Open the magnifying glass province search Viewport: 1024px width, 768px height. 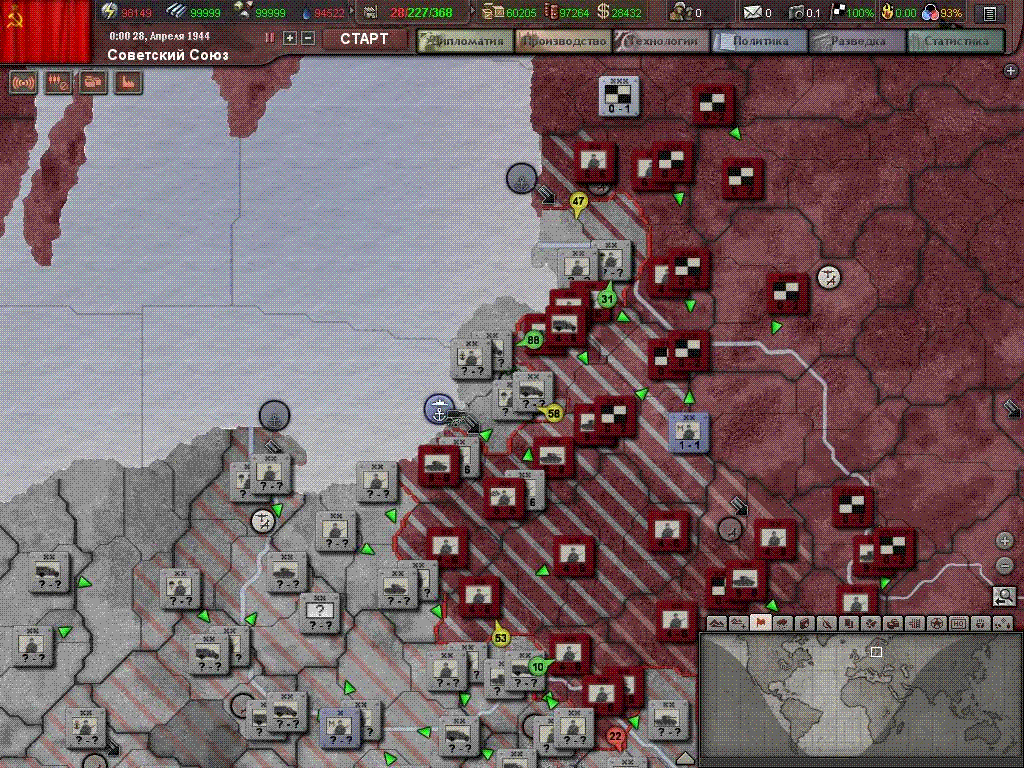pos(1005,597)
